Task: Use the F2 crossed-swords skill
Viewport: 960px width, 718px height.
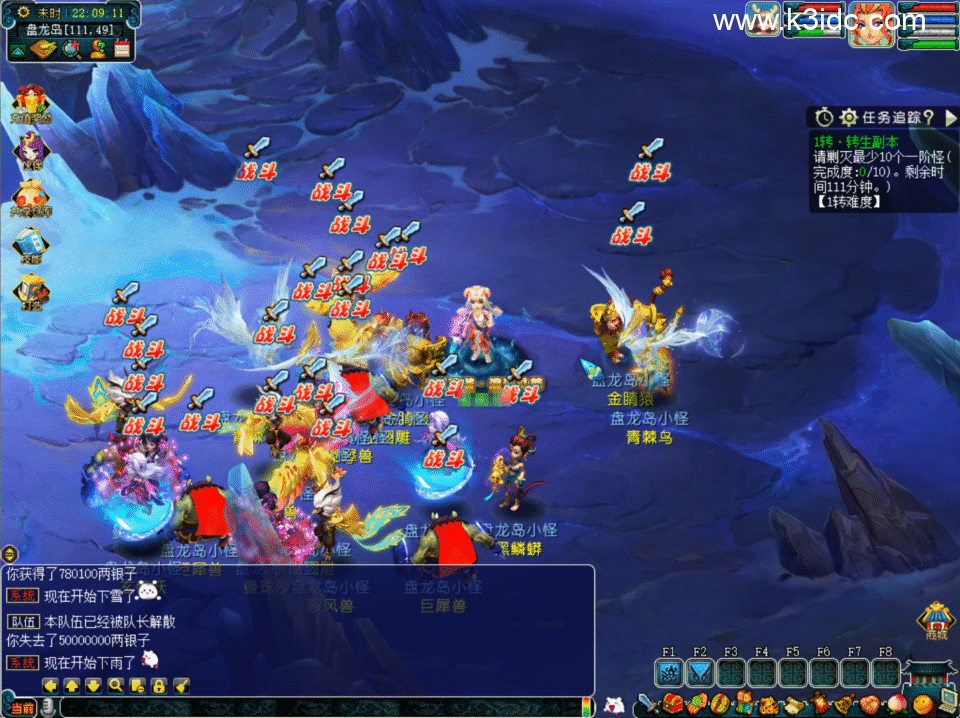Action: pos(700,672)
